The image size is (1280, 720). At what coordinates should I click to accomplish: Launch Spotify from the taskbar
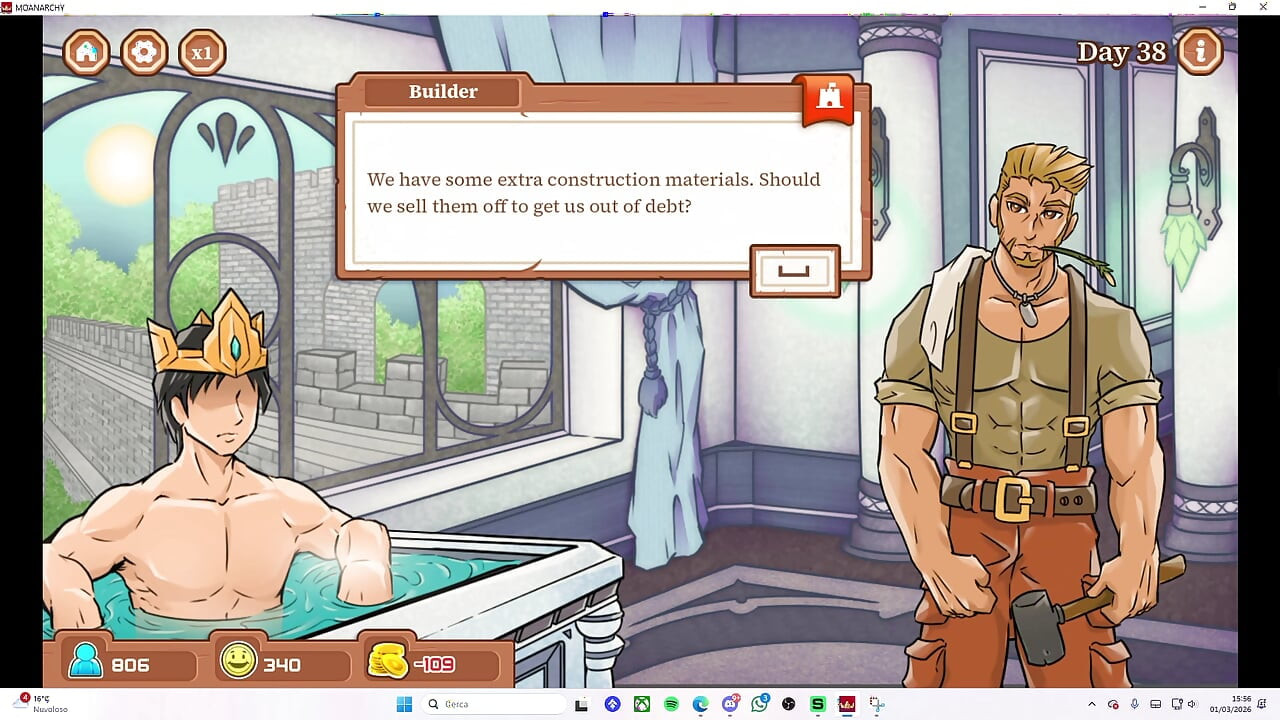coord(671,704)
